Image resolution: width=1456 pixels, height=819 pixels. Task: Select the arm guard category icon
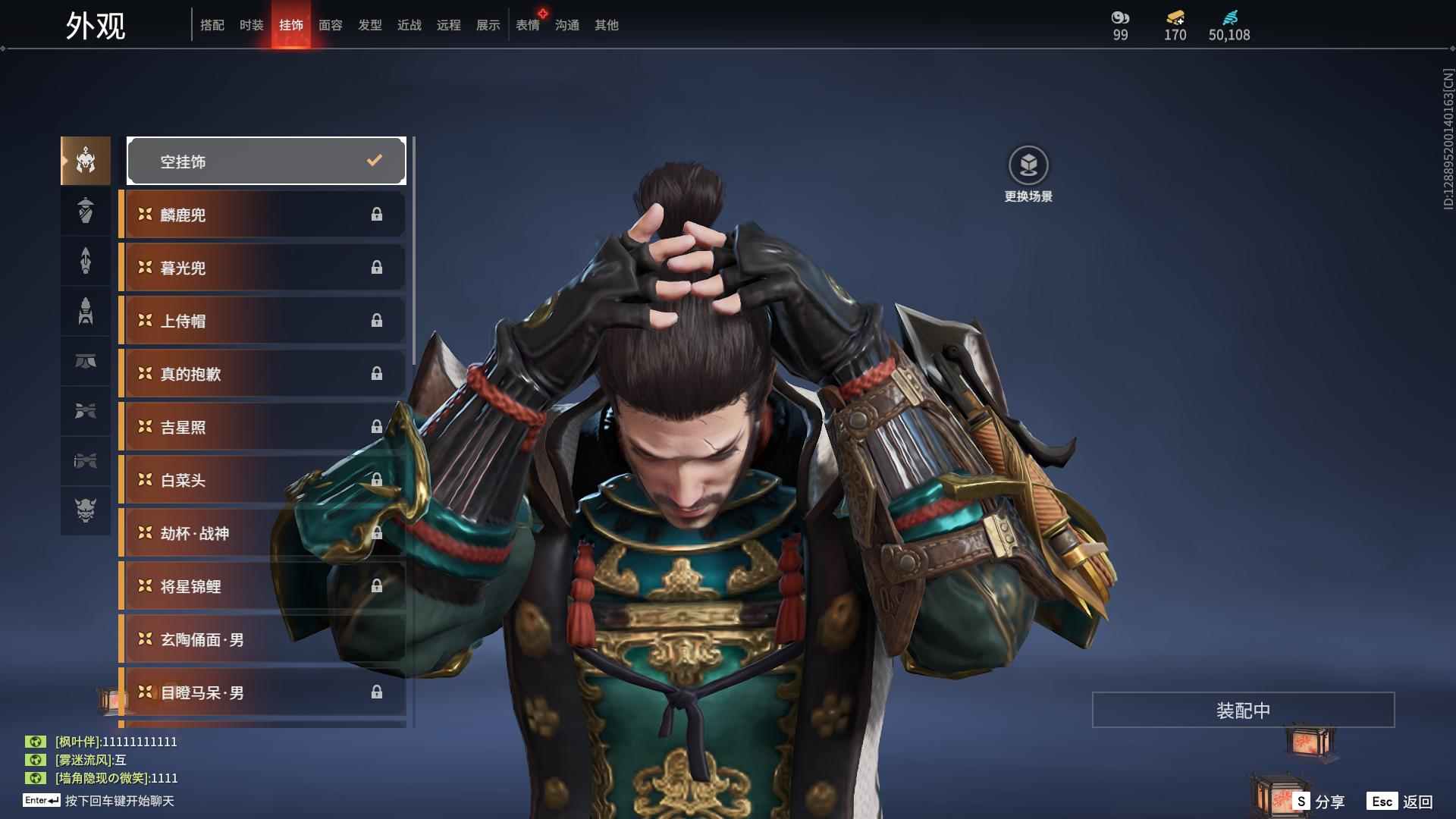[86, 261]
